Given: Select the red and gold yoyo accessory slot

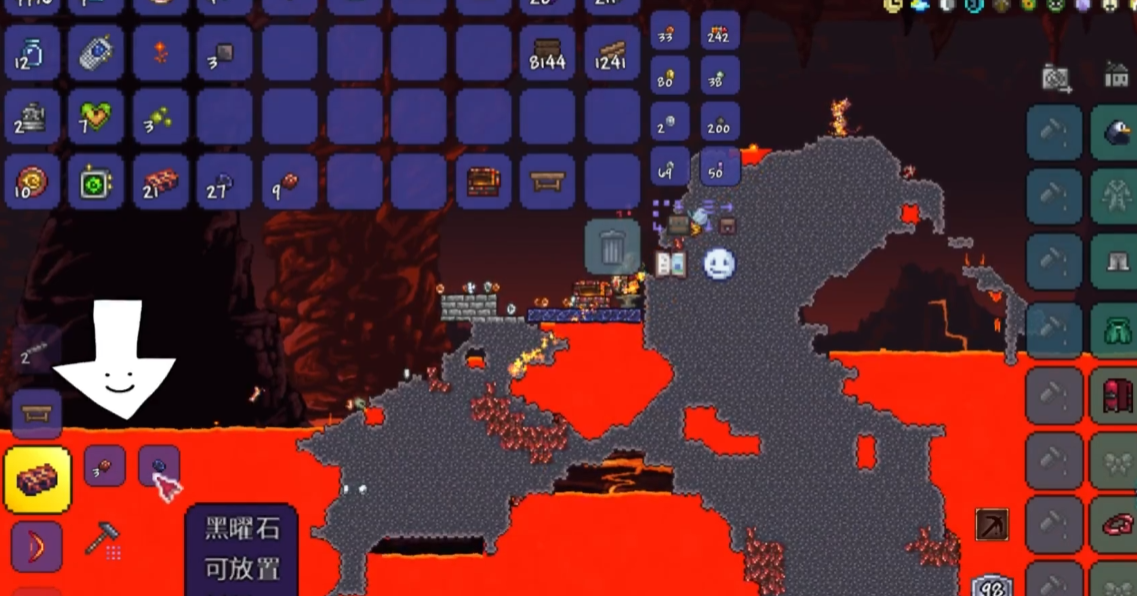Looking at the screenshot, I should pos(32,181).
